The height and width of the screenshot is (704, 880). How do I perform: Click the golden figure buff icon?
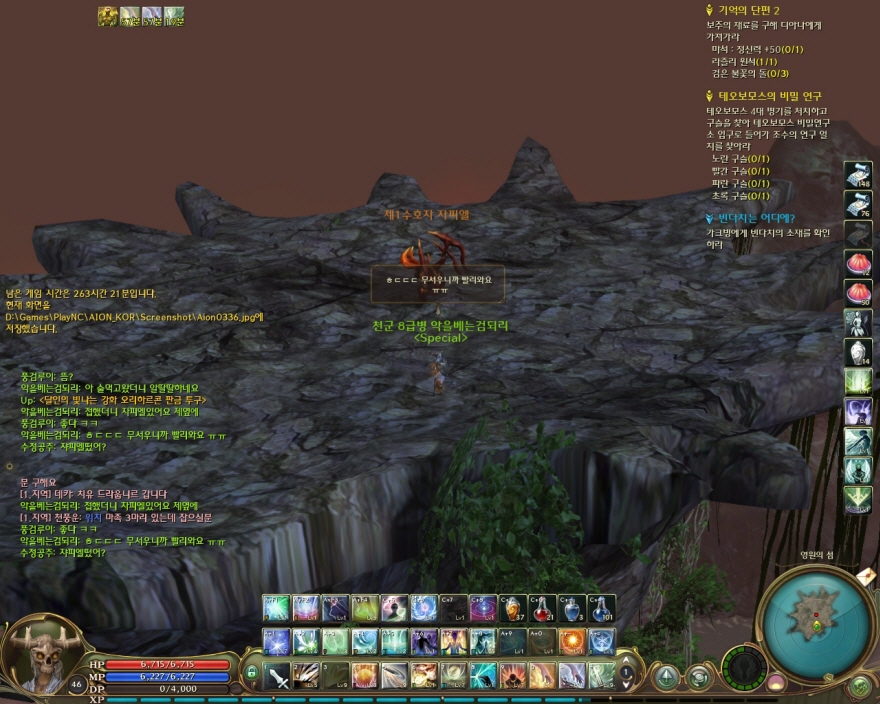click(x=108, y=16)
